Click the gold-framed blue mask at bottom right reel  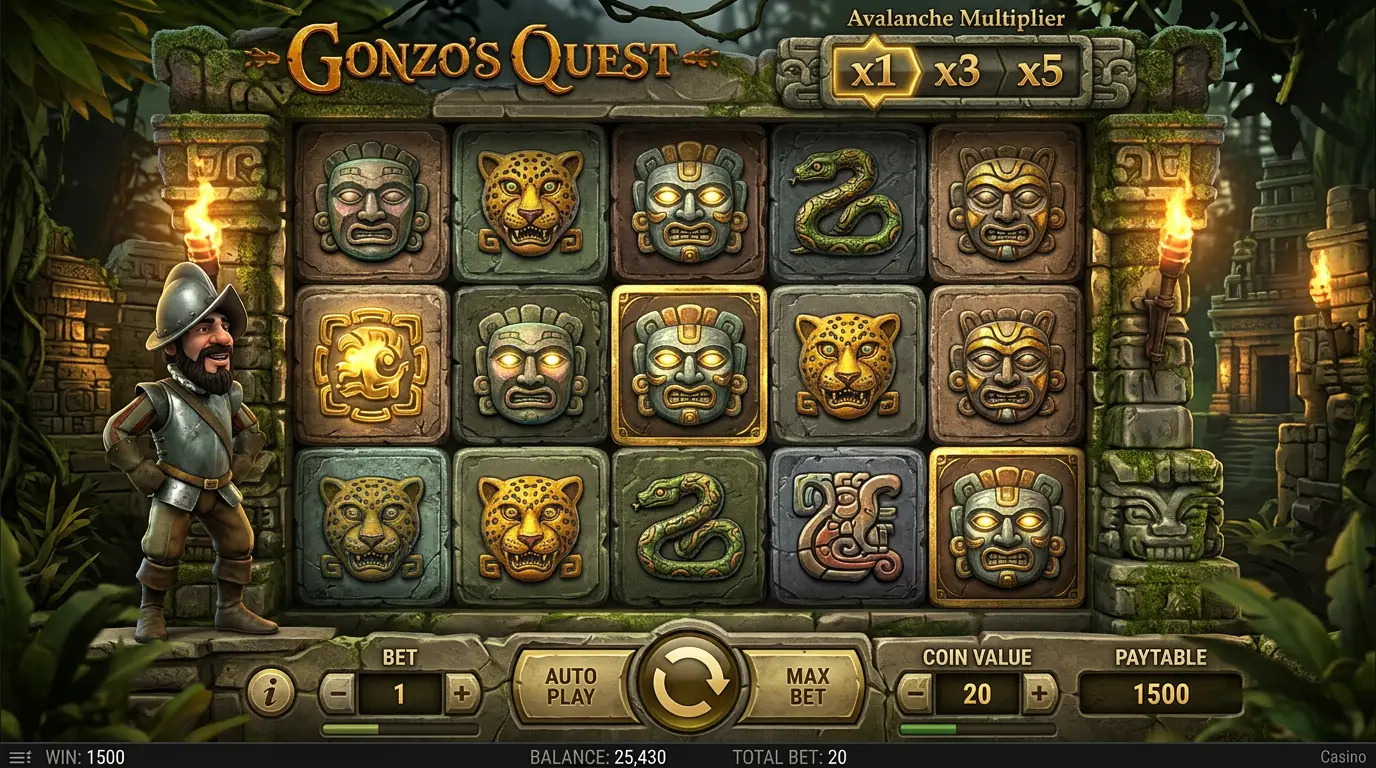click(x=1007, y=532)
